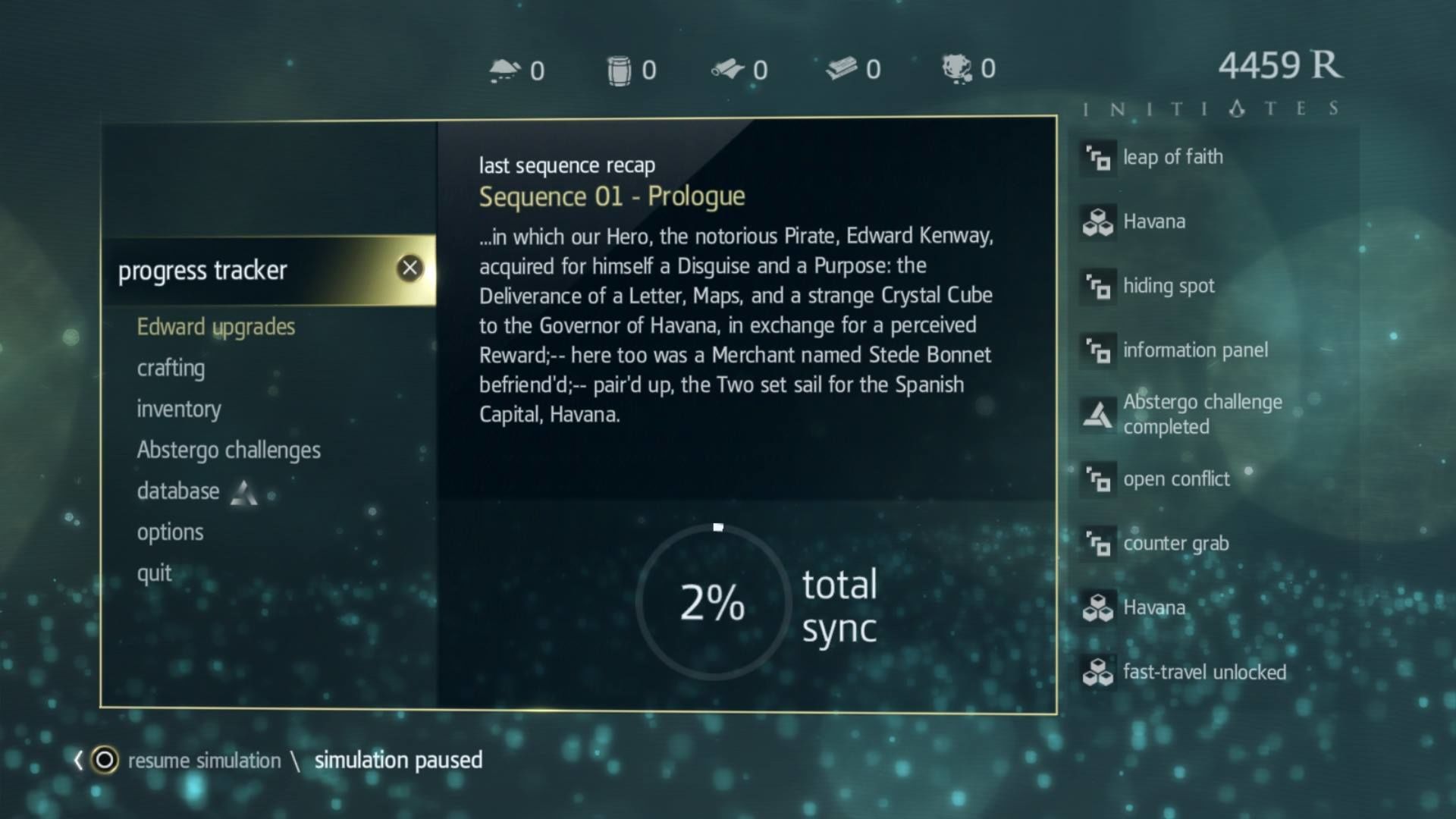Open the fast-travel unlocked feed entry
This screenshot has width=1456, height=819.
(1204, 672)
